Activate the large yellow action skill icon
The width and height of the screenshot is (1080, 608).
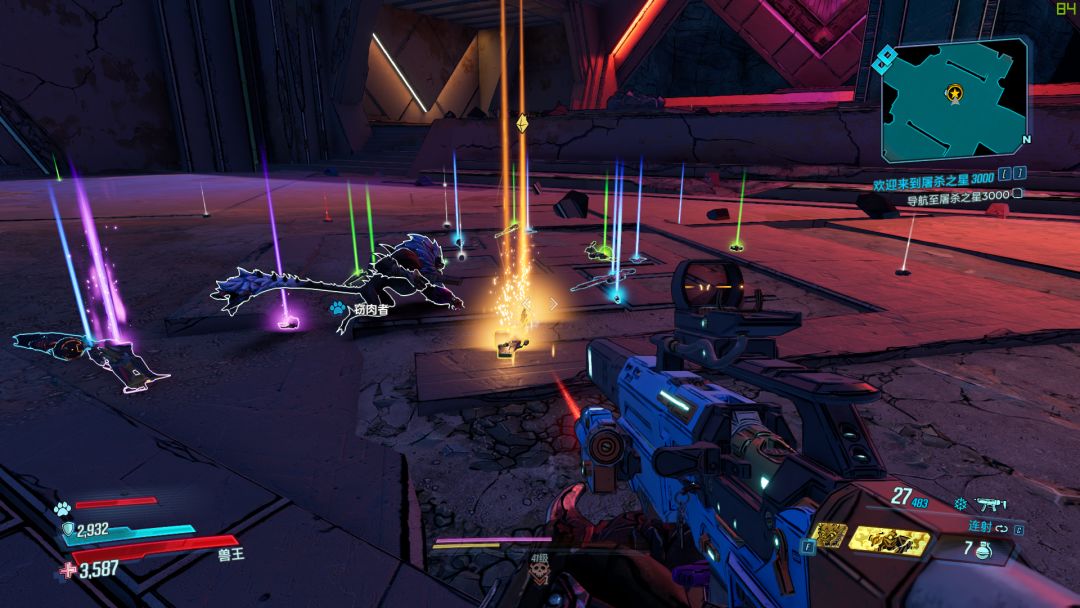(x=888, y=540)
